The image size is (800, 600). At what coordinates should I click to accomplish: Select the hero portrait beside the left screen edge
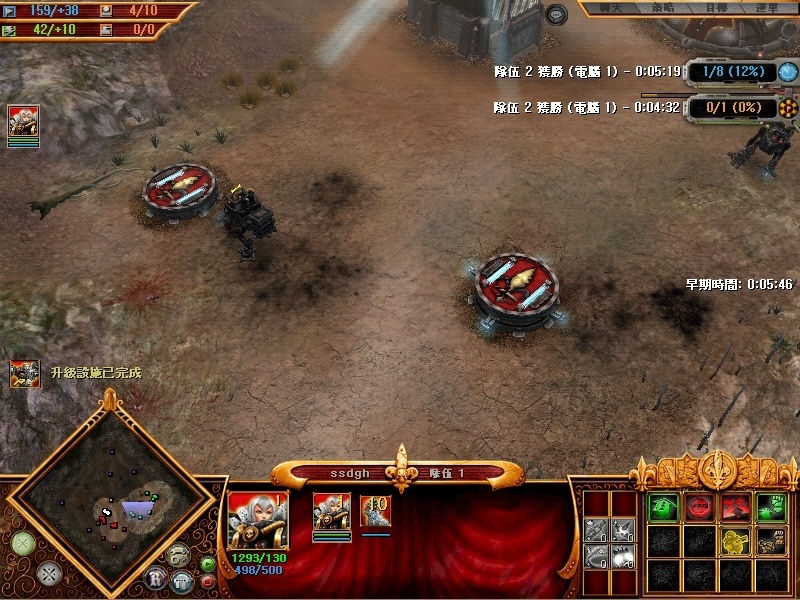23,122
